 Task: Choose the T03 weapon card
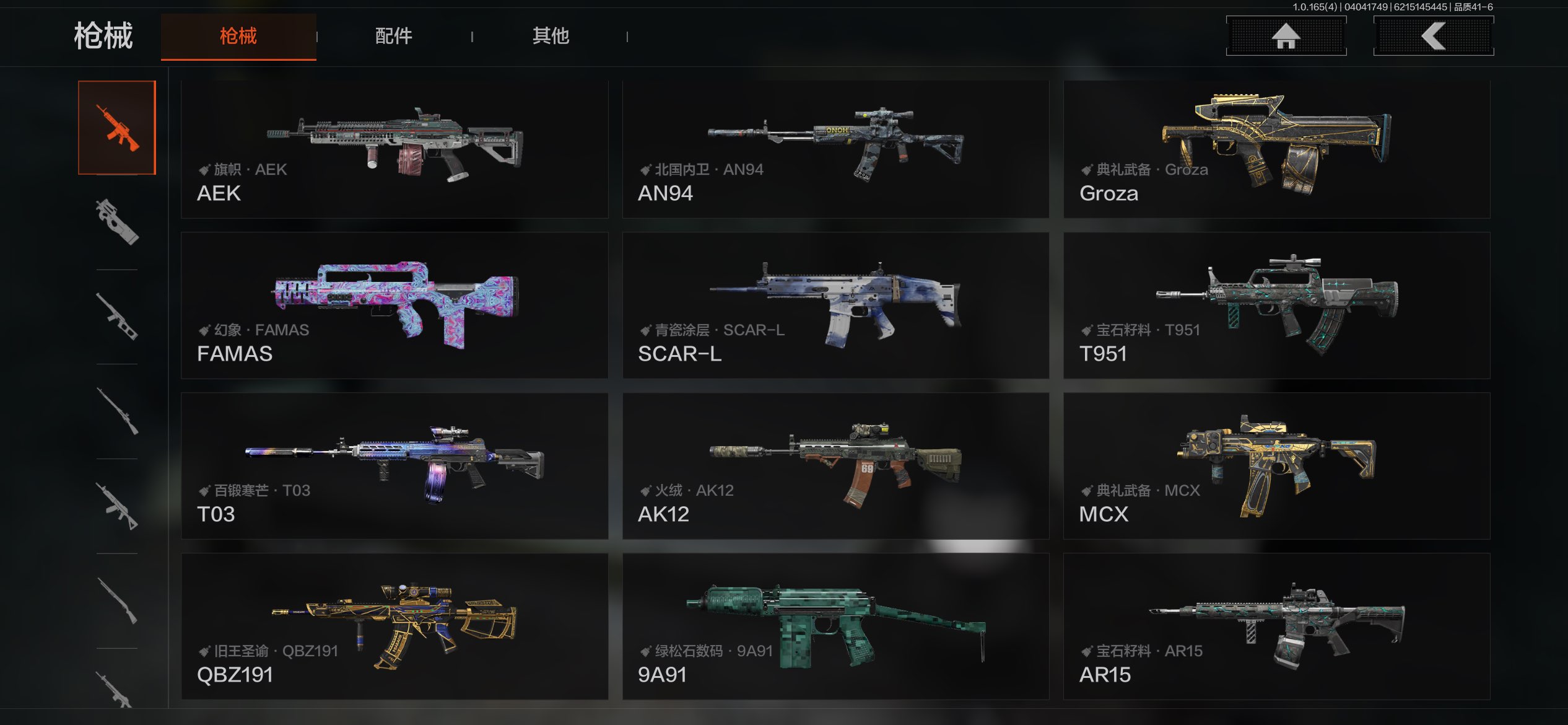[394, 466]
